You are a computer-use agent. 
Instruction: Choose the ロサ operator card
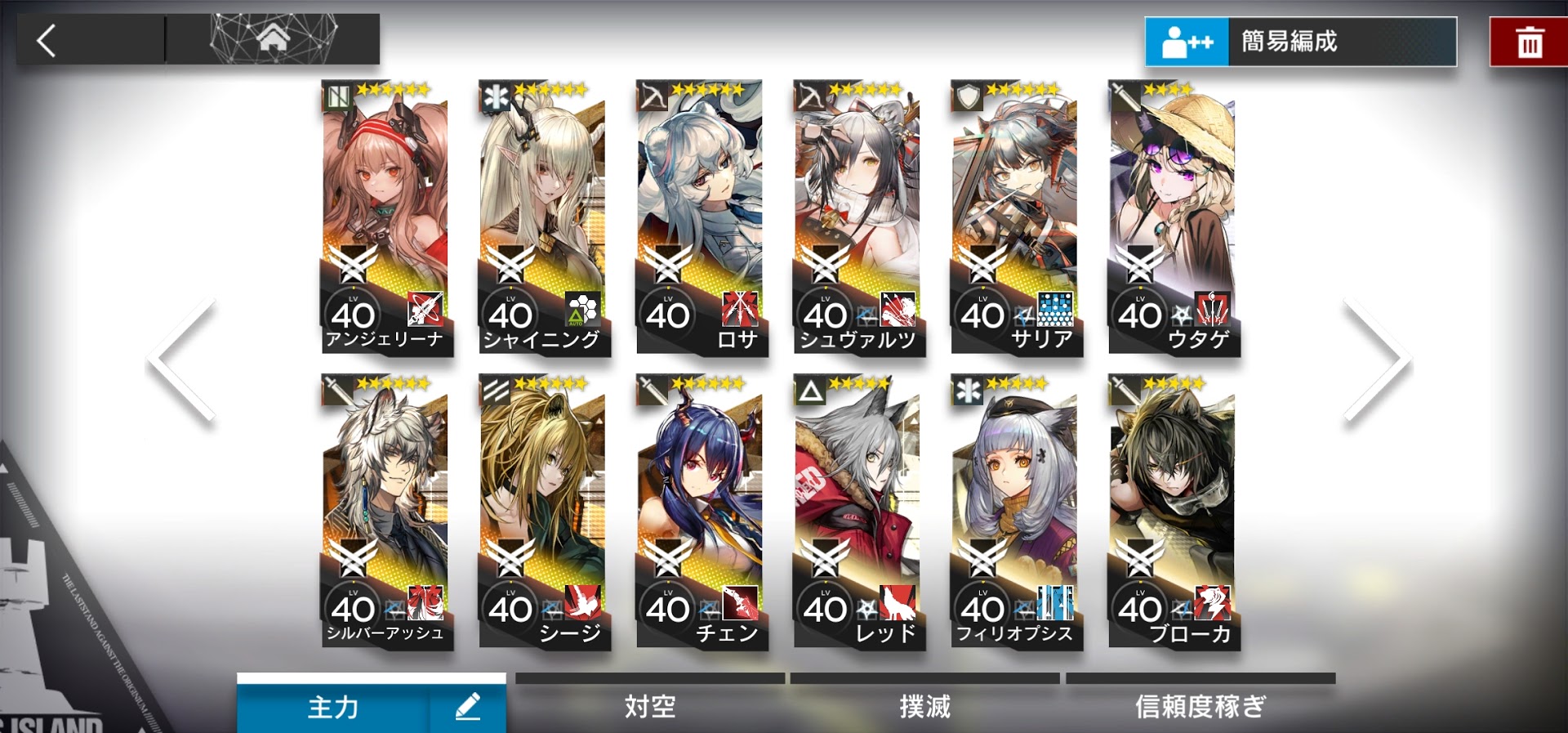[700, 217]
